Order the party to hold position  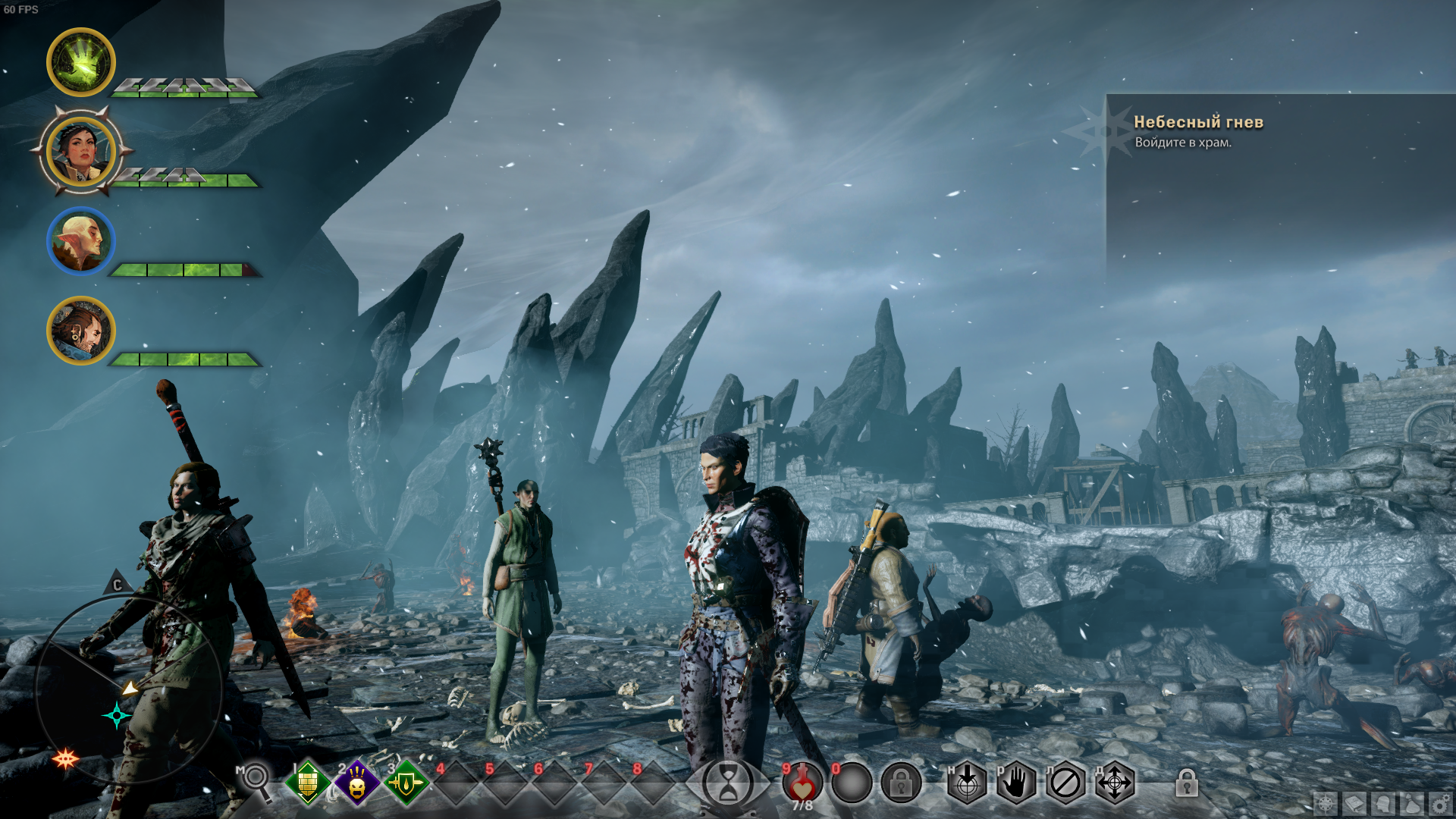click(x=1016, y=783)
